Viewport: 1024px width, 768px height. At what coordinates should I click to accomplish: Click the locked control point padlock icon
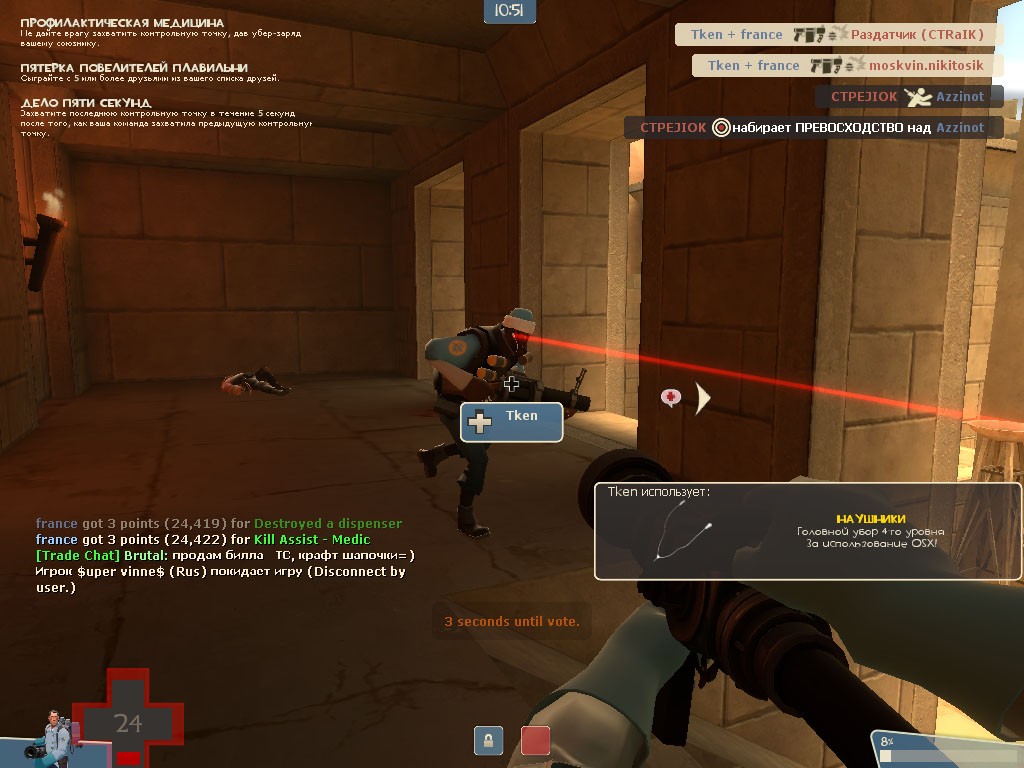click(488, 741)
